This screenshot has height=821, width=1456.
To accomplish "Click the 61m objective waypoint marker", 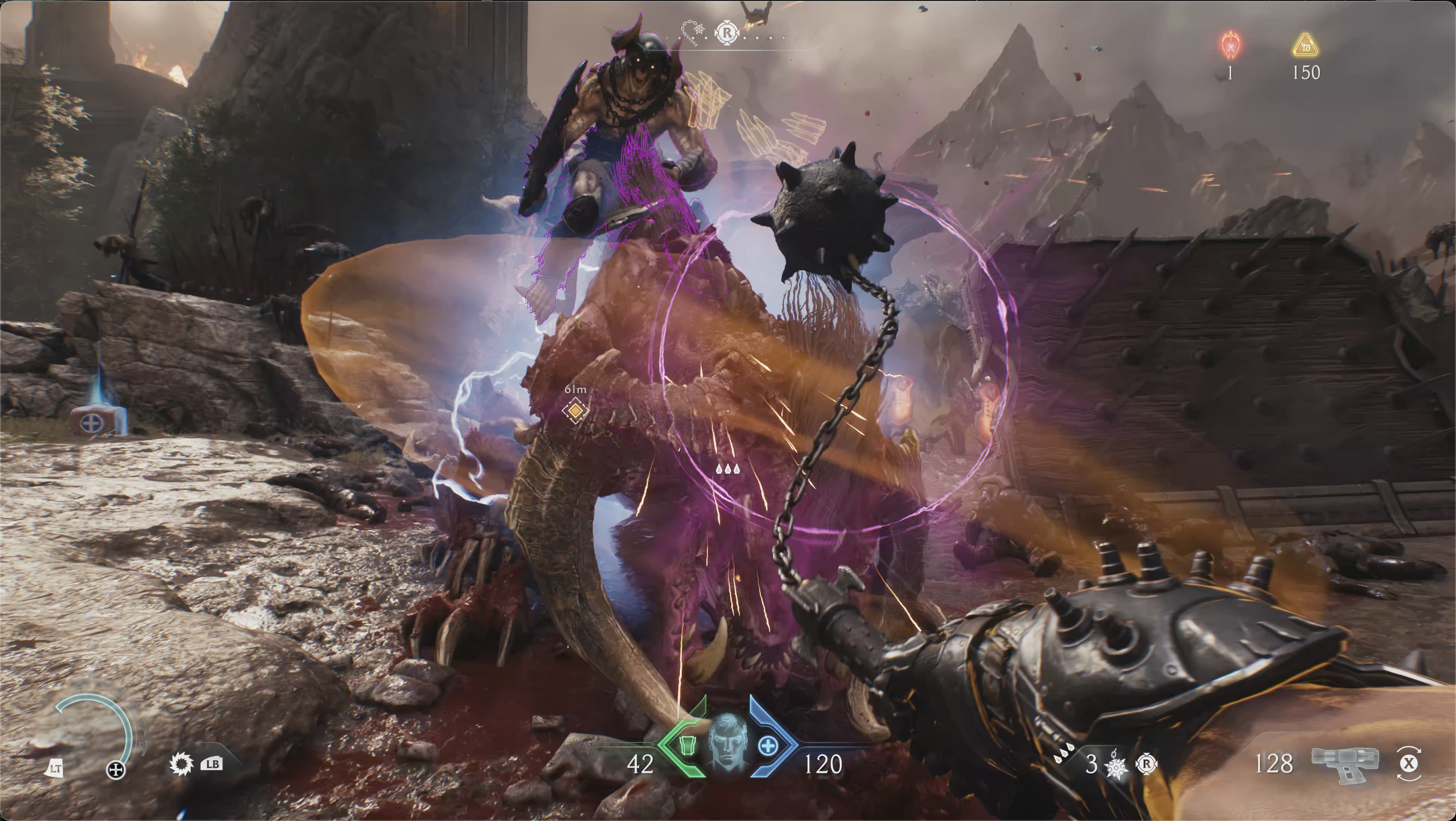I will [575, 410].
